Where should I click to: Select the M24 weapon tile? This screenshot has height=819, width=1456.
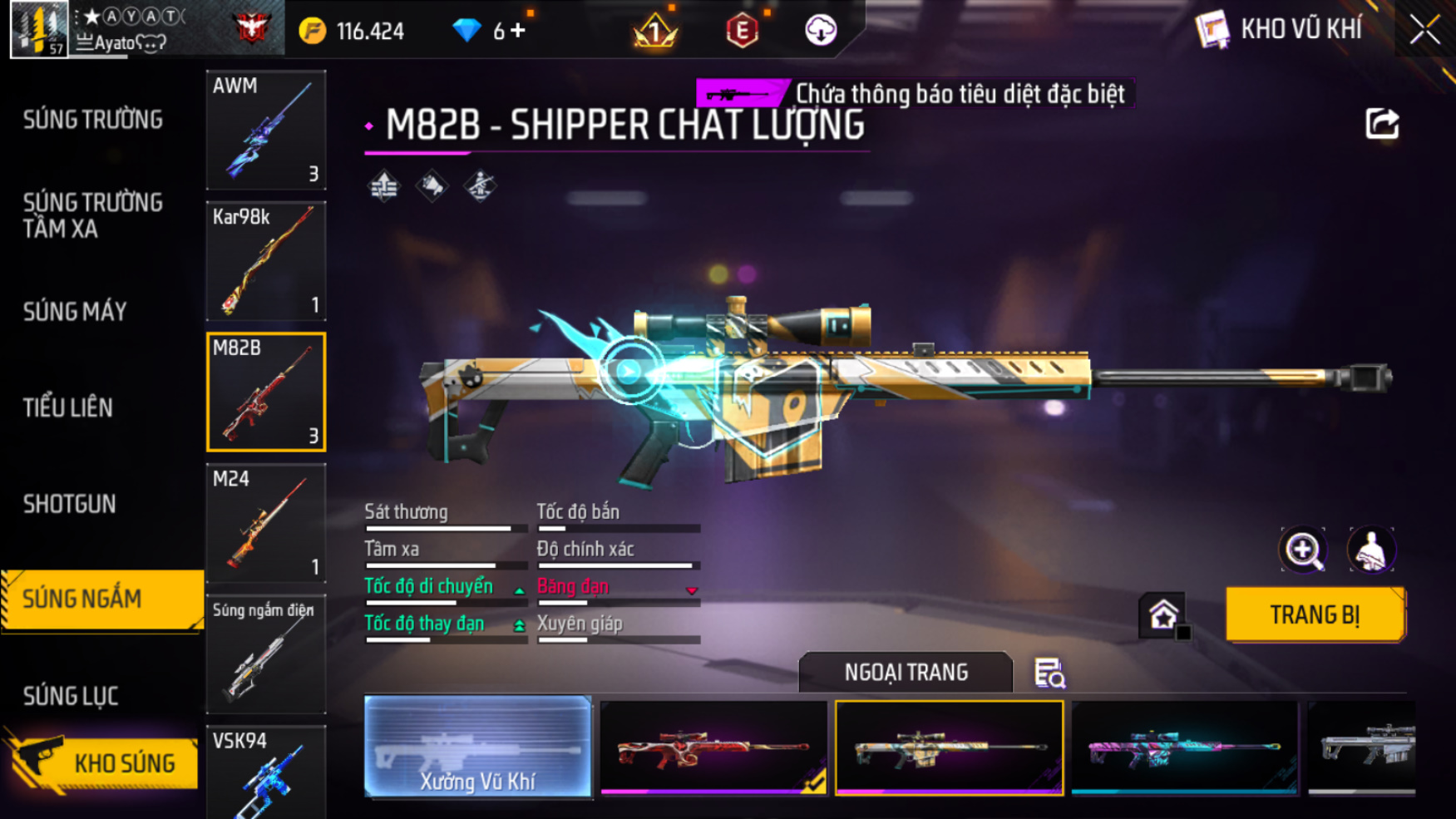(x=265, y=523)
